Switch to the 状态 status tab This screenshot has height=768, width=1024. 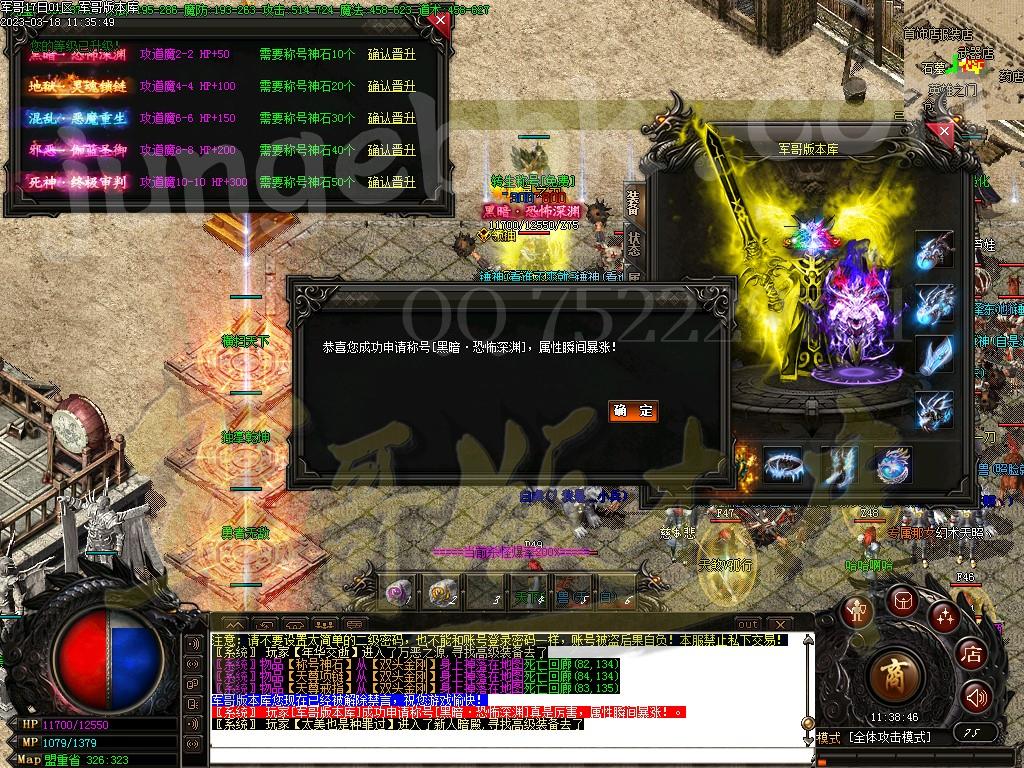coord(633,247)
